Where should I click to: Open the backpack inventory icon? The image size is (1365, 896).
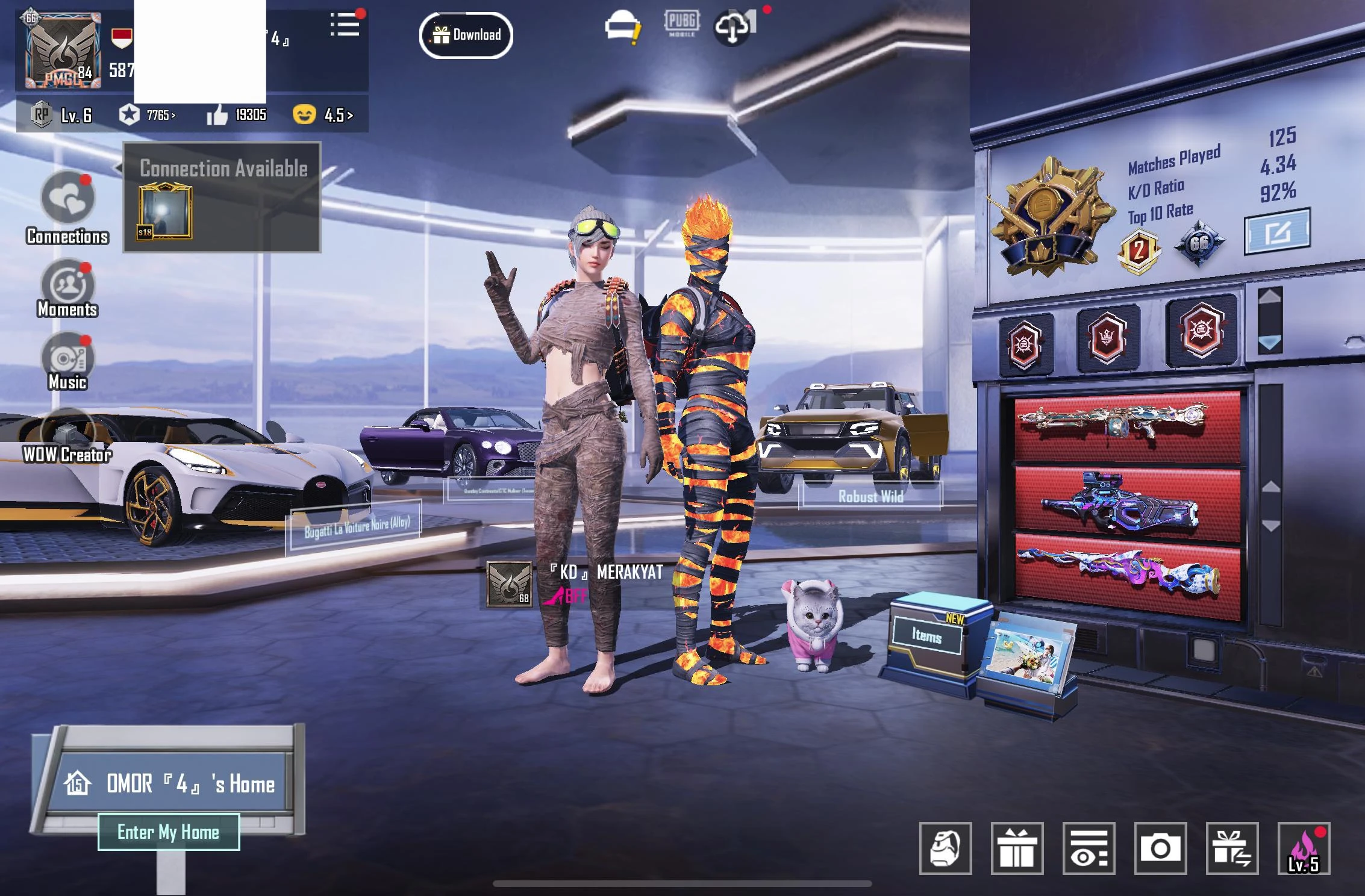pos(945,848)
